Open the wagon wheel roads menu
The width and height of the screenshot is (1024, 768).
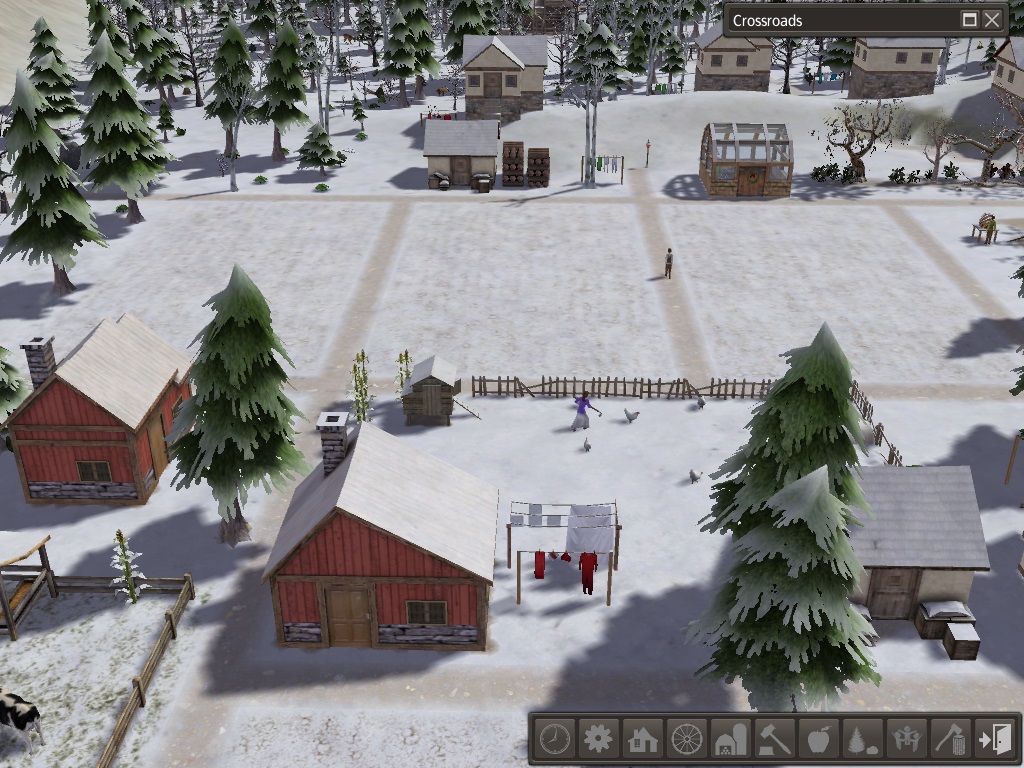(686, 740)
